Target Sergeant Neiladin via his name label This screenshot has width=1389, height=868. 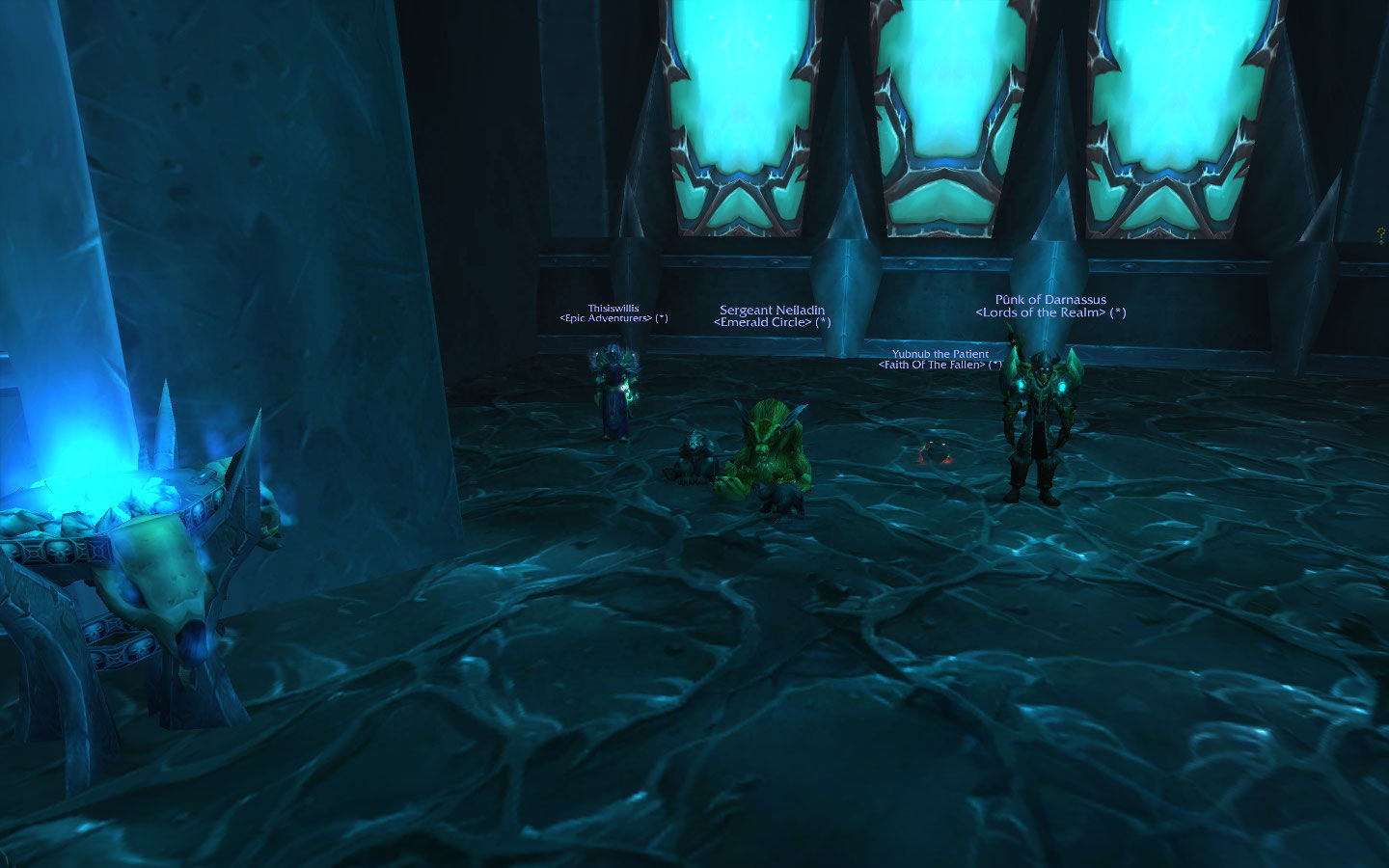pyautogui.click(x=772, y=311)
